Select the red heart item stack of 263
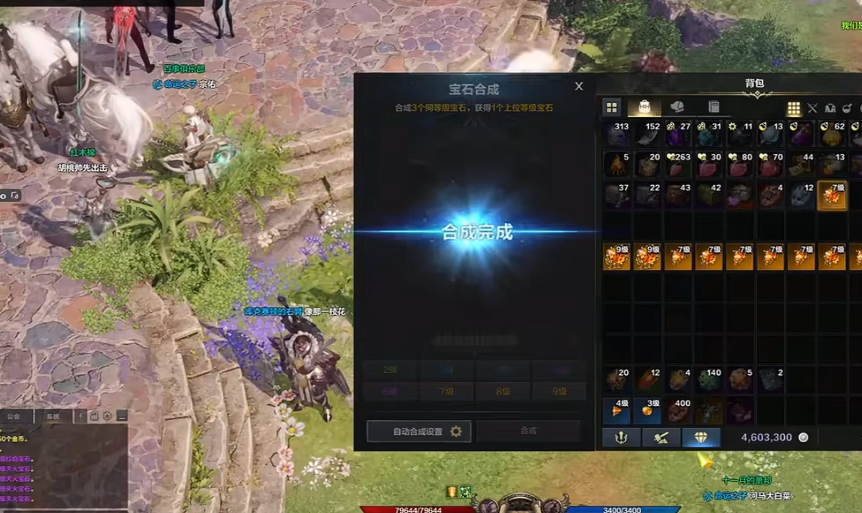862x513 pixels. coord(679,164)
